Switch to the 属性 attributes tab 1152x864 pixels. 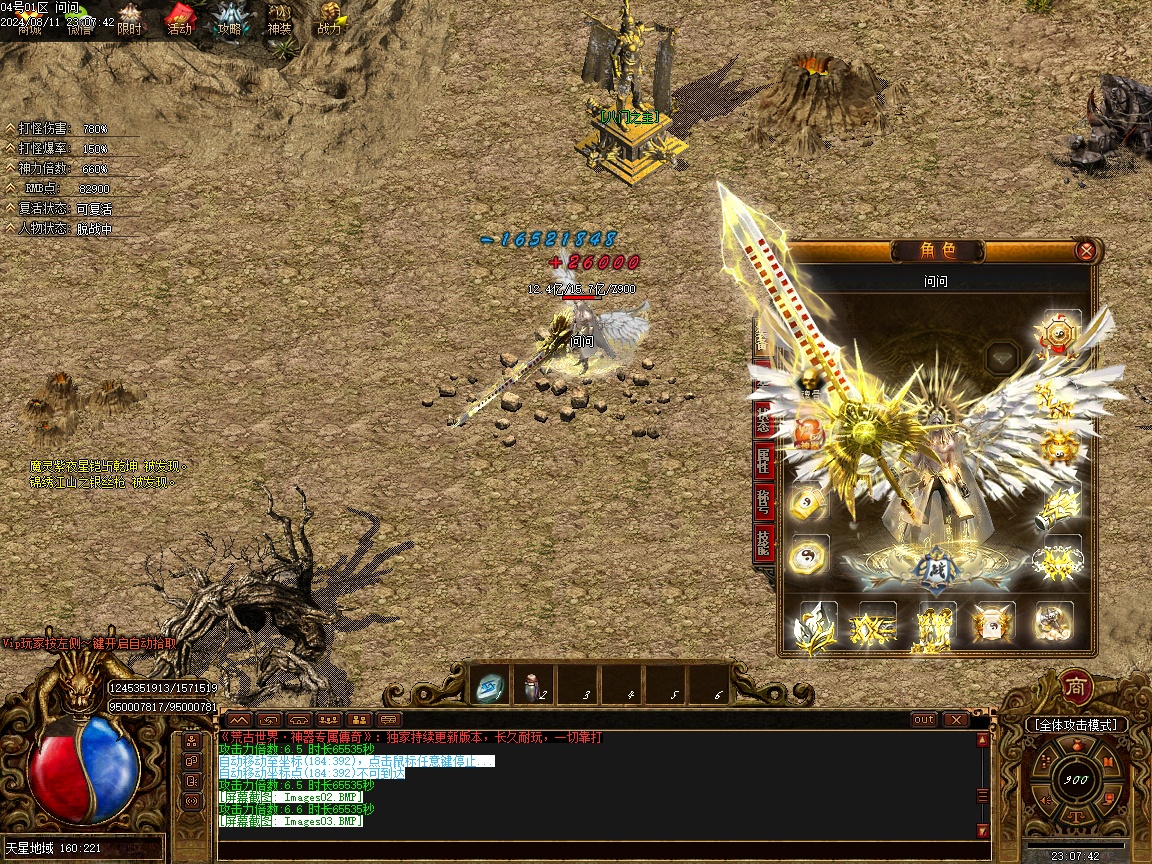(x=764, y=461)
